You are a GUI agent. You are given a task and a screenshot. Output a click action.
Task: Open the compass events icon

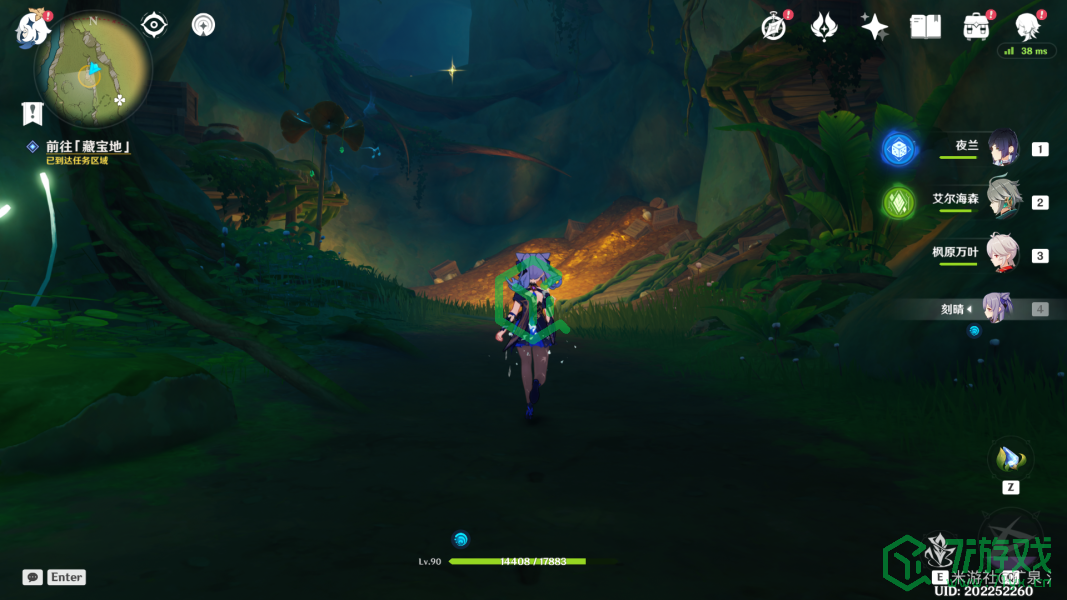coord(774,27)
